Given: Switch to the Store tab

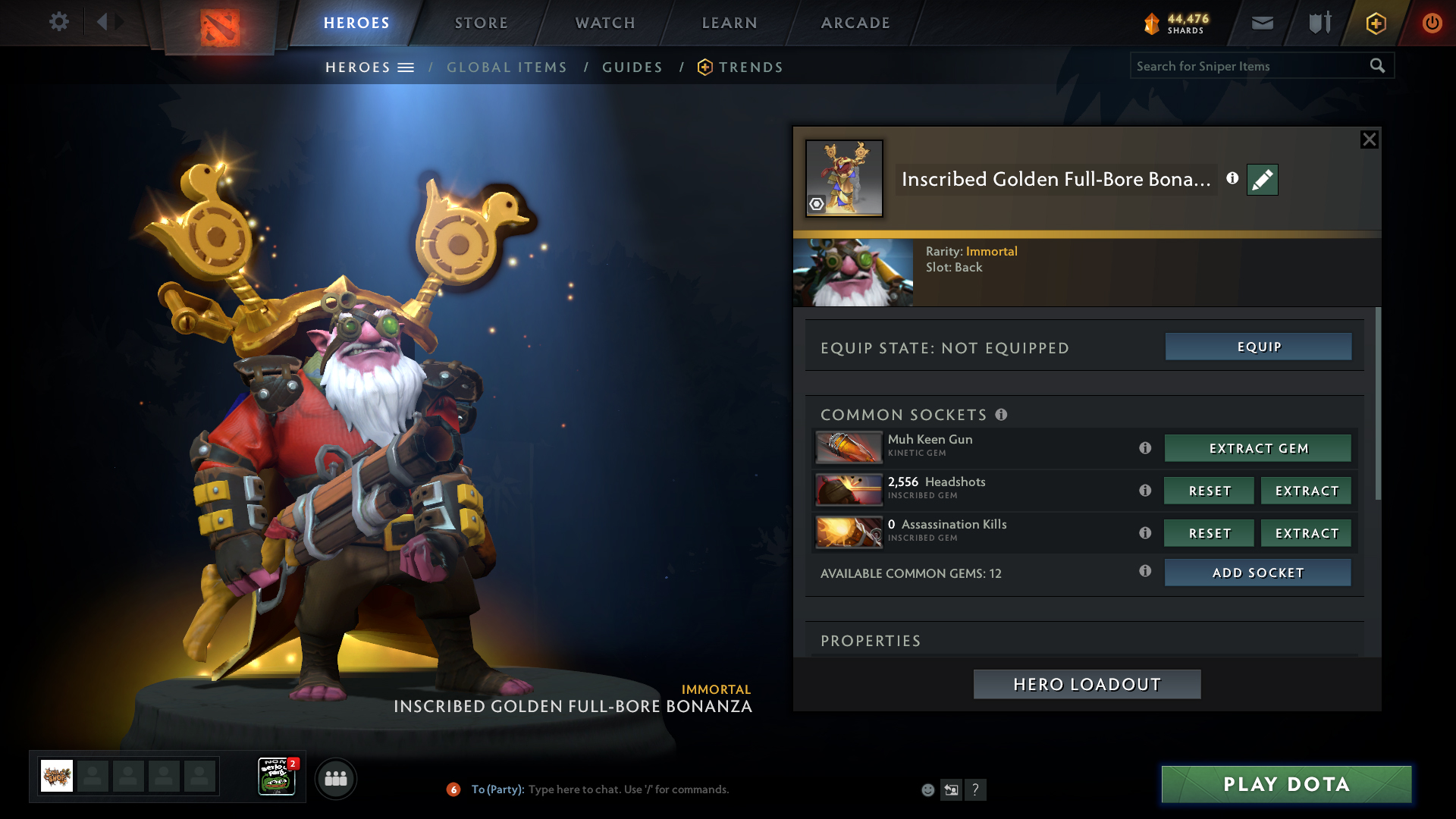Looking at the screenshot, I should pyautogui.click(x=481, y=23).
